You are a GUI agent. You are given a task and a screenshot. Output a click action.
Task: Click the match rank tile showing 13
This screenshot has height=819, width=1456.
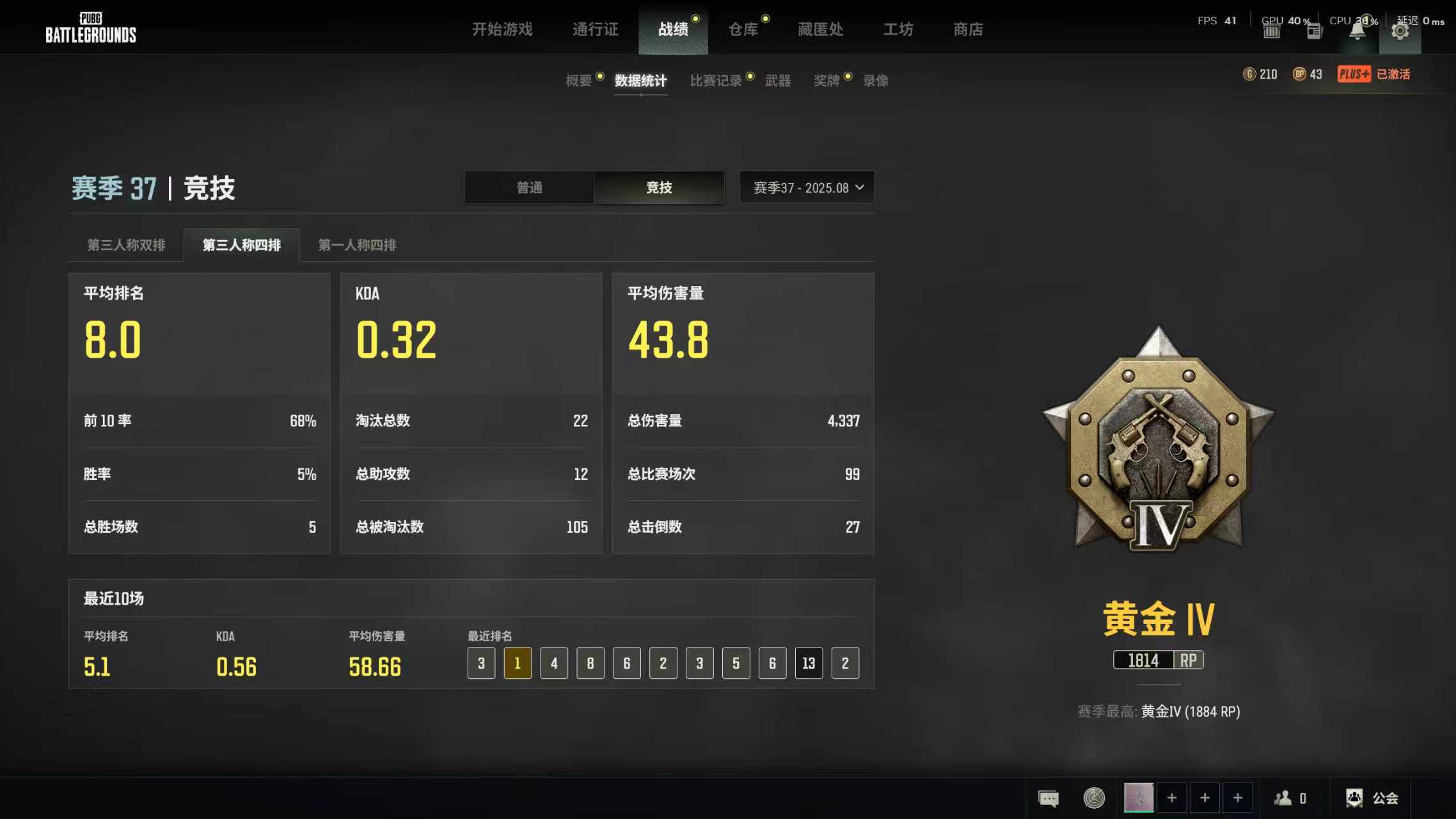[x=809, y=664]
